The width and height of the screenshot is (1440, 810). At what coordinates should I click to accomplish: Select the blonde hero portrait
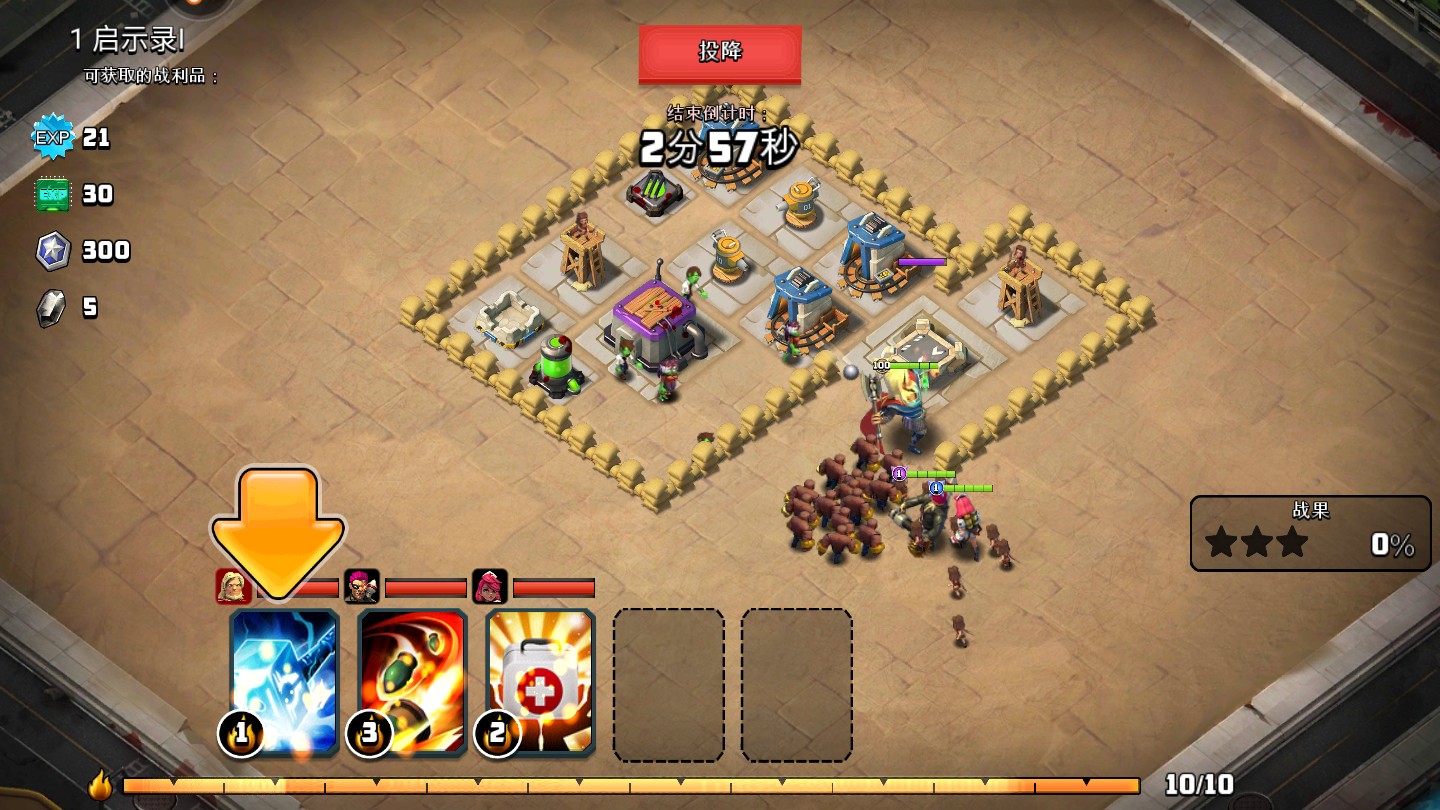pos(233,587)
